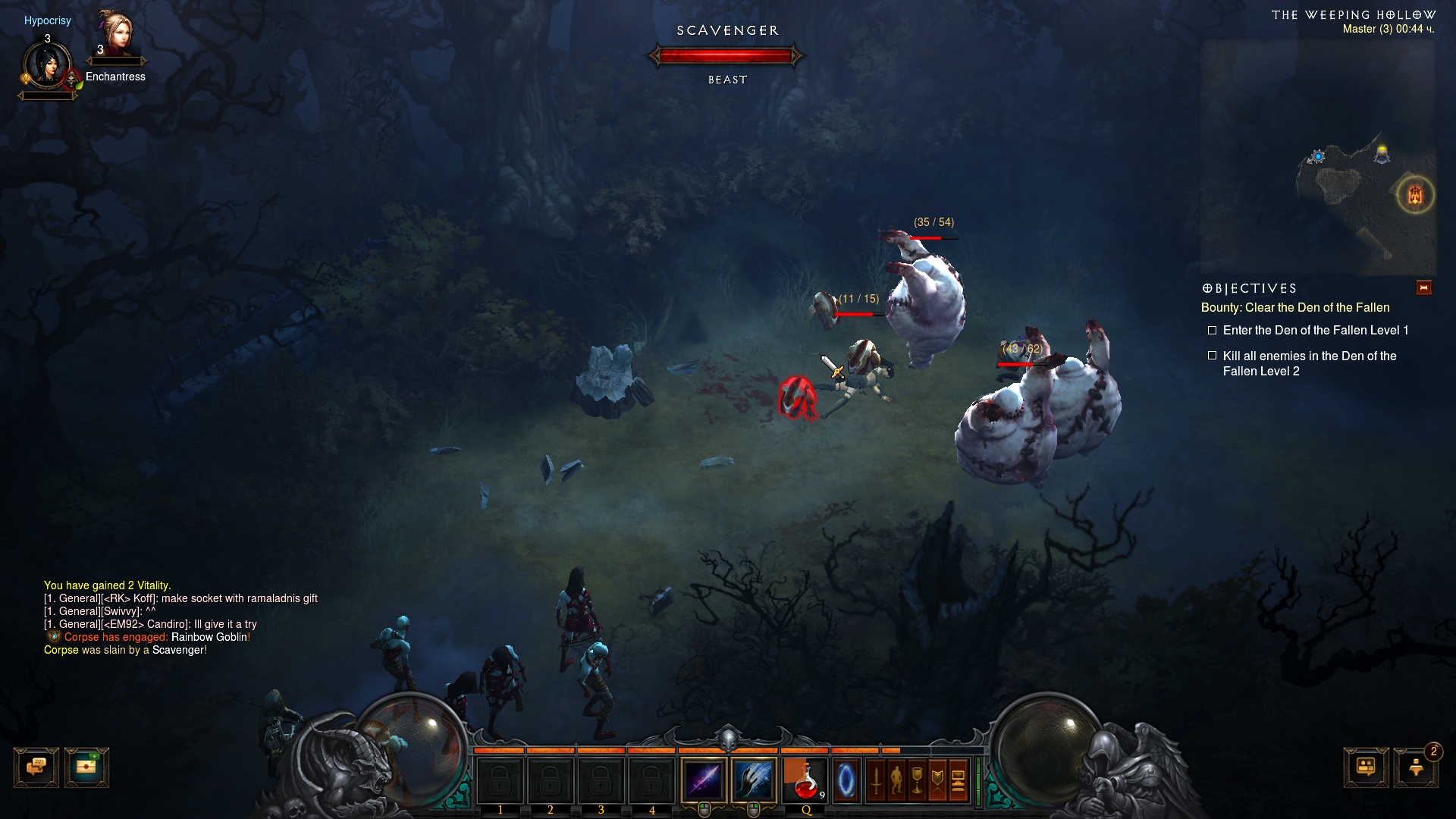Open the chat speech-bubble button
1456x819 pixels.
coord(36,767)
